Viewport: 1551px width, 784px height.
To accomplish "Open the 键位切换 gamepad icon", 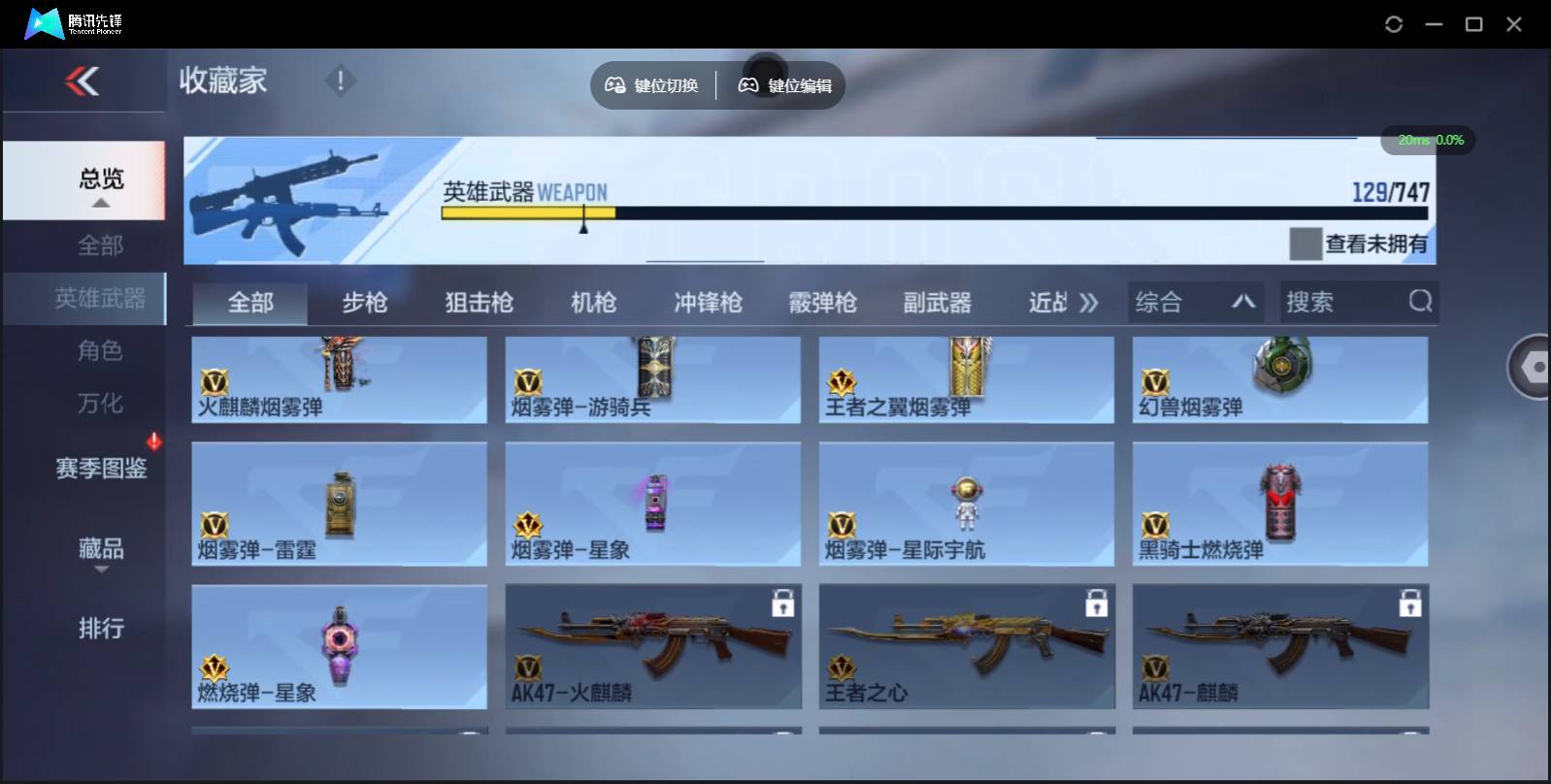I will click(x=613, y=84).
